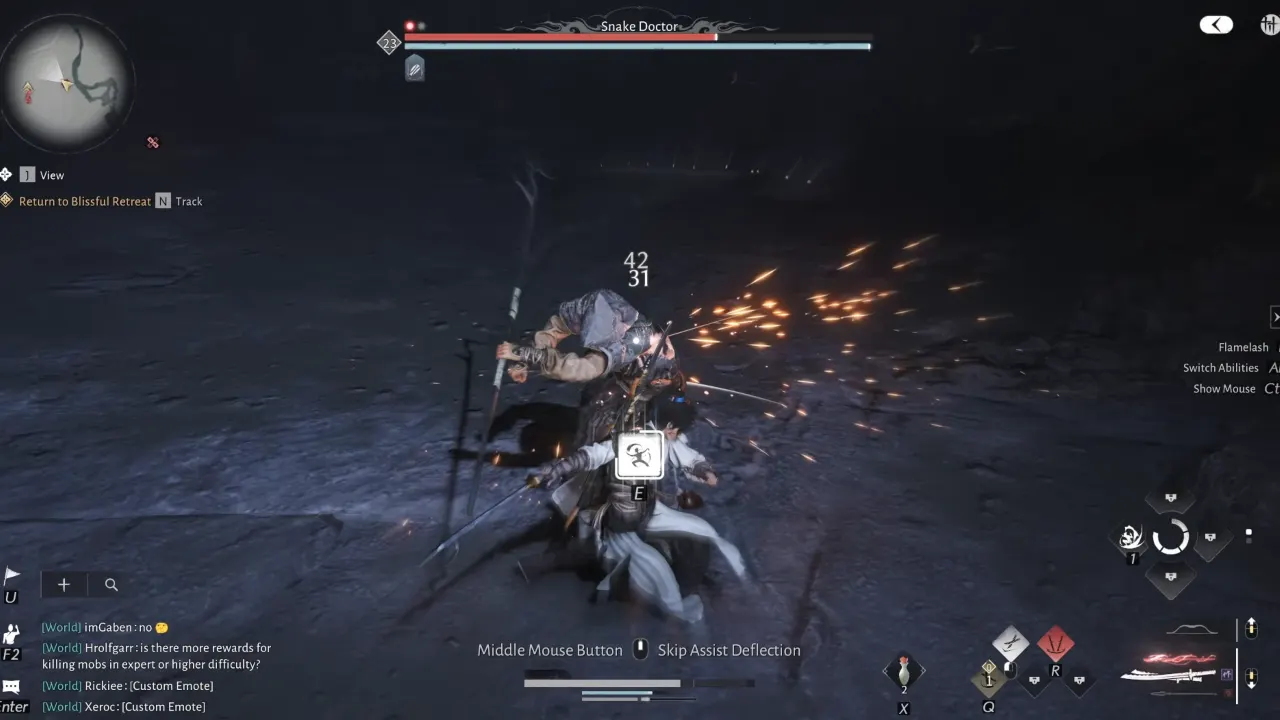Click the back arrow icon at top right
The image size is (1280, 720).
1216,23
